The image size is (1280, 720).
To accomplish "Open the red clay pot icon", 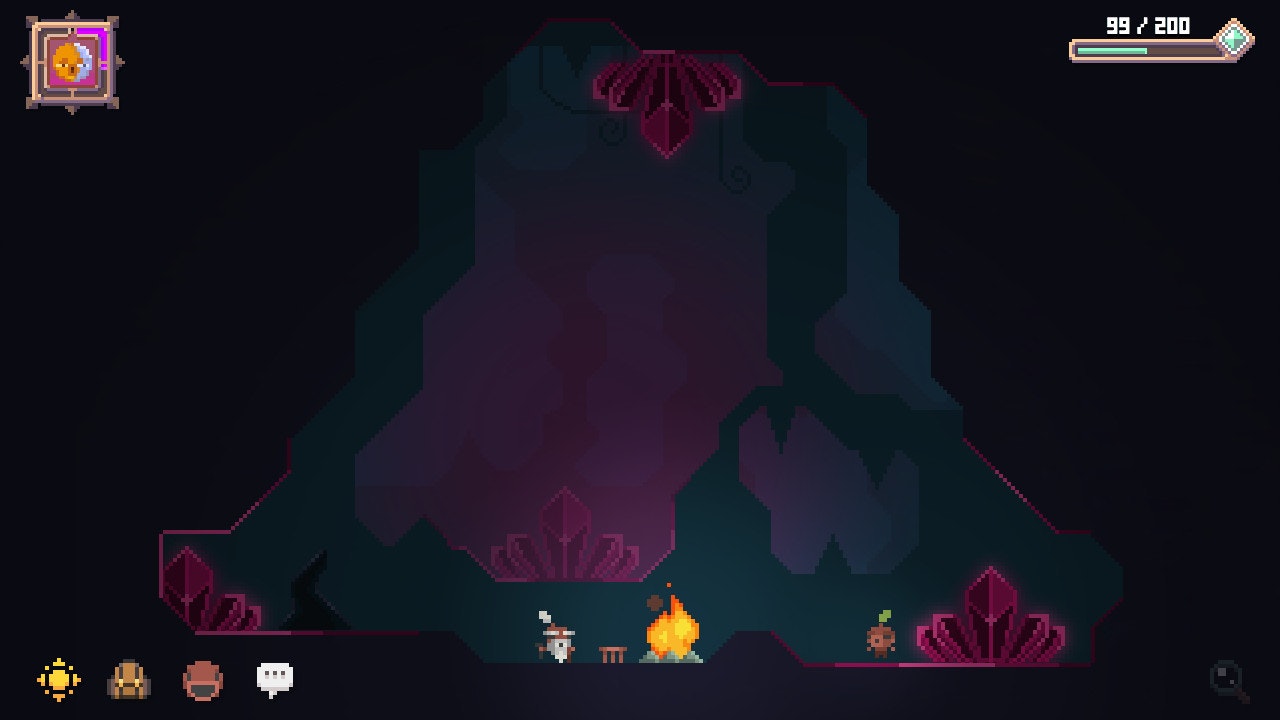I will tap(203, 681).
